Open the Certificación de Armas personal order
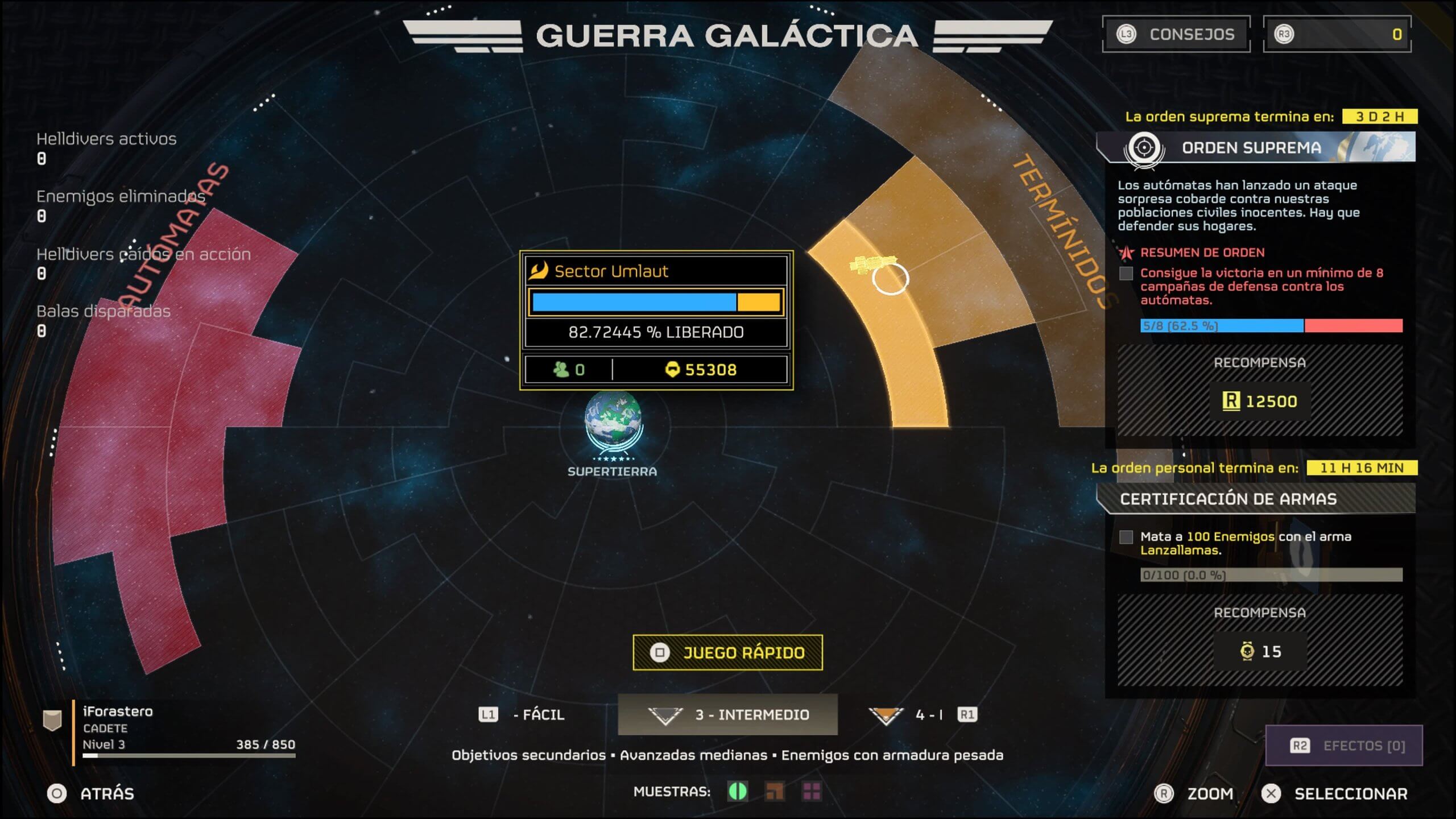The width and height of the screenshot is (1456, 819). pos(1256,499)
